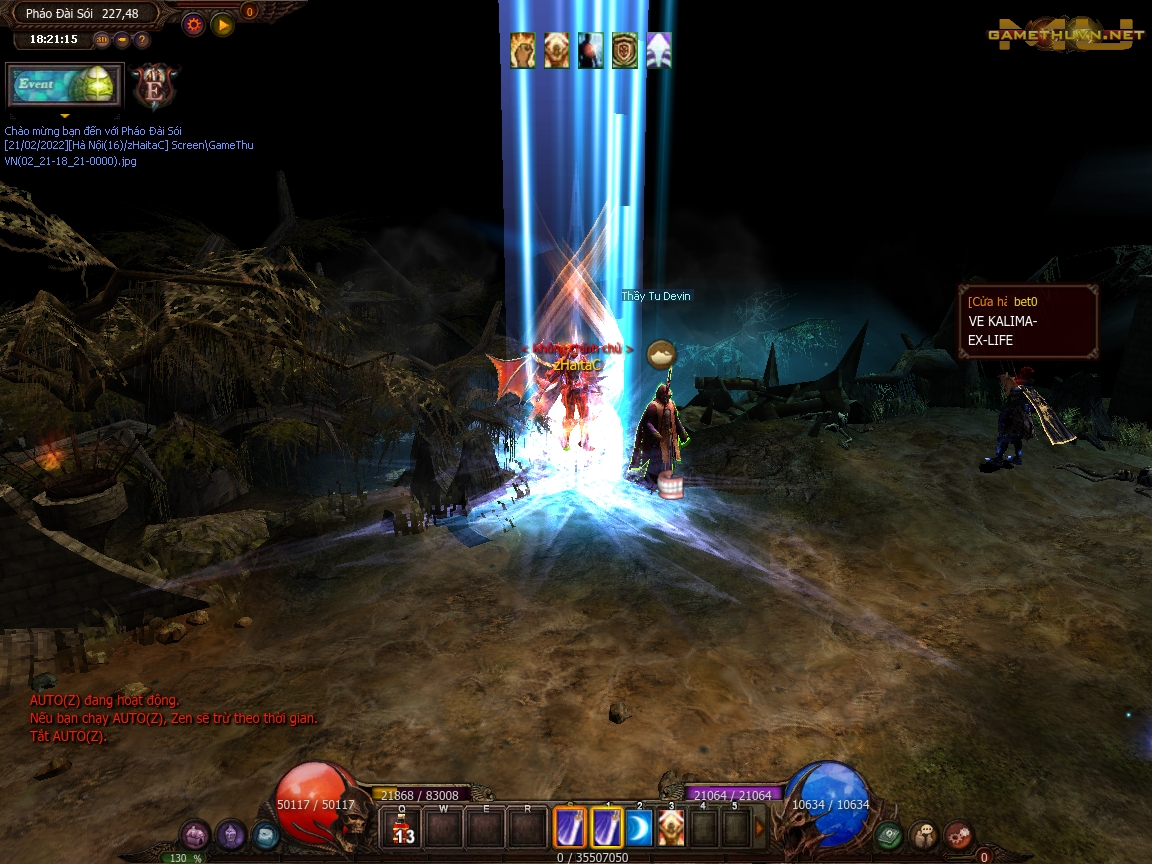Open the purple chest icon
Viewport: 1152px width, 864px height.
pyautogui.click(x=196, y=834)
